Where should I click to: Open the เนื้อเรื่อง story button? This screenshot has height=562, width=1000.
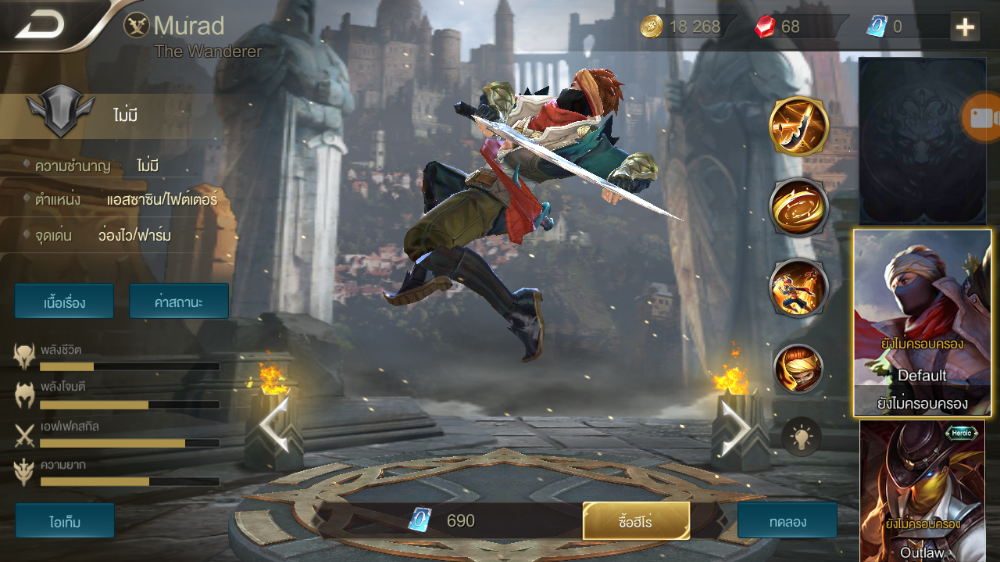point(64,301)
